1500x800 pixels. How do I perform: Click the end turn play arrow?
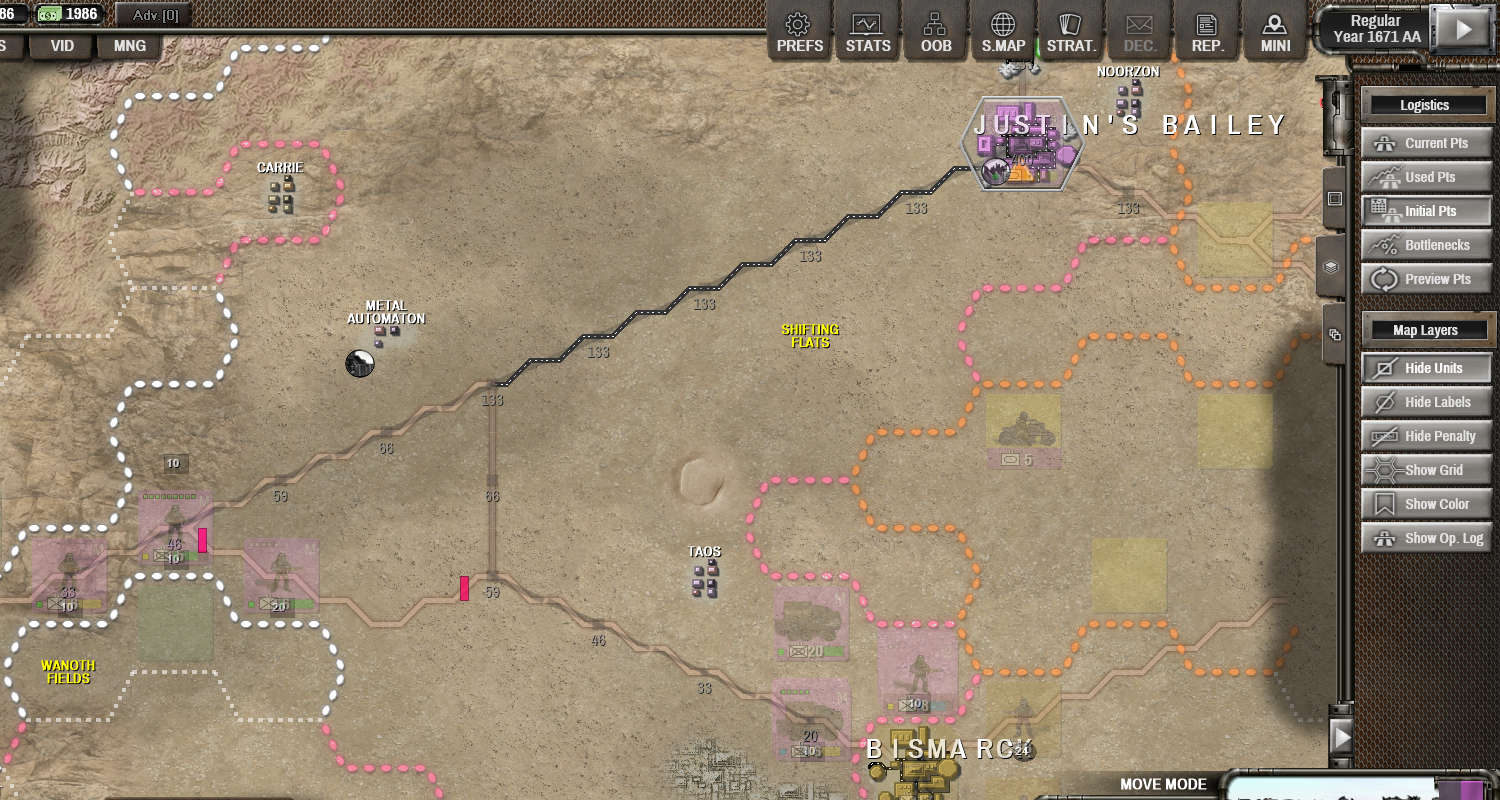coord(1463,29)
